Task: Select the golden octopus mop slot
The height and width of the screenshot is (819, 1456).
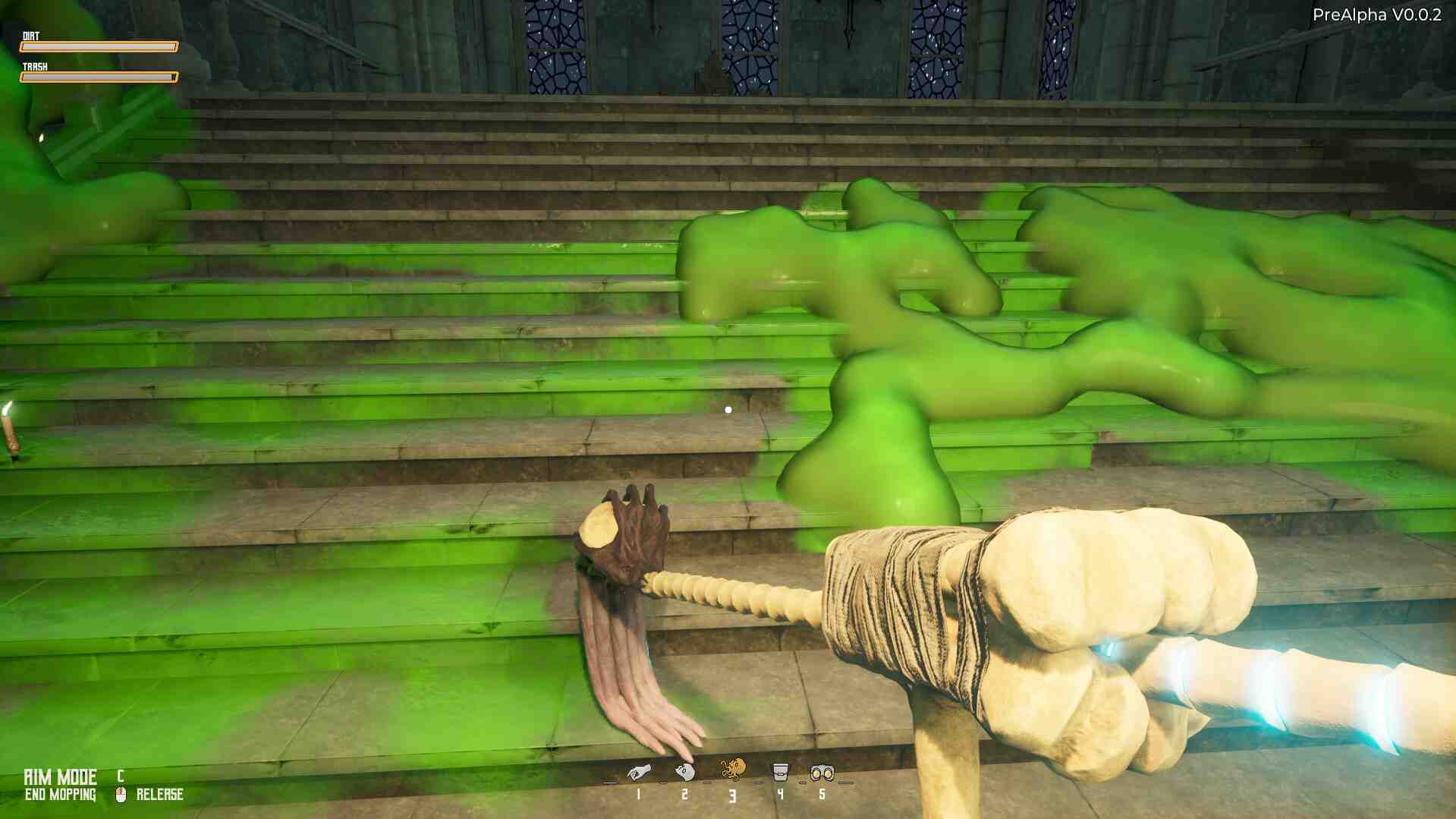Action: (733, 770)
